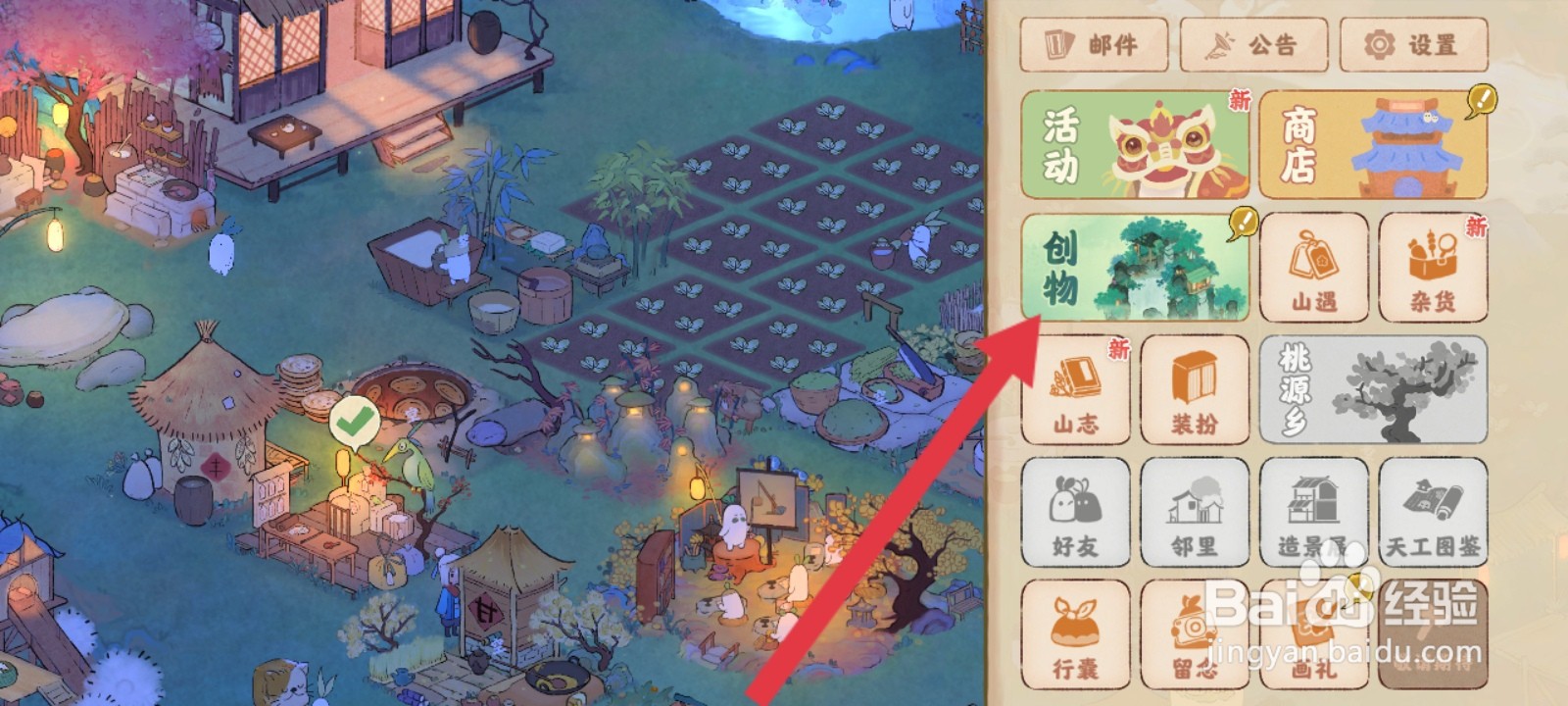Image resolution: width=1568 pixels, height=706 pixels.
Task: Open the 天工图鉴 catalog
Action: tap(1433, 512)
